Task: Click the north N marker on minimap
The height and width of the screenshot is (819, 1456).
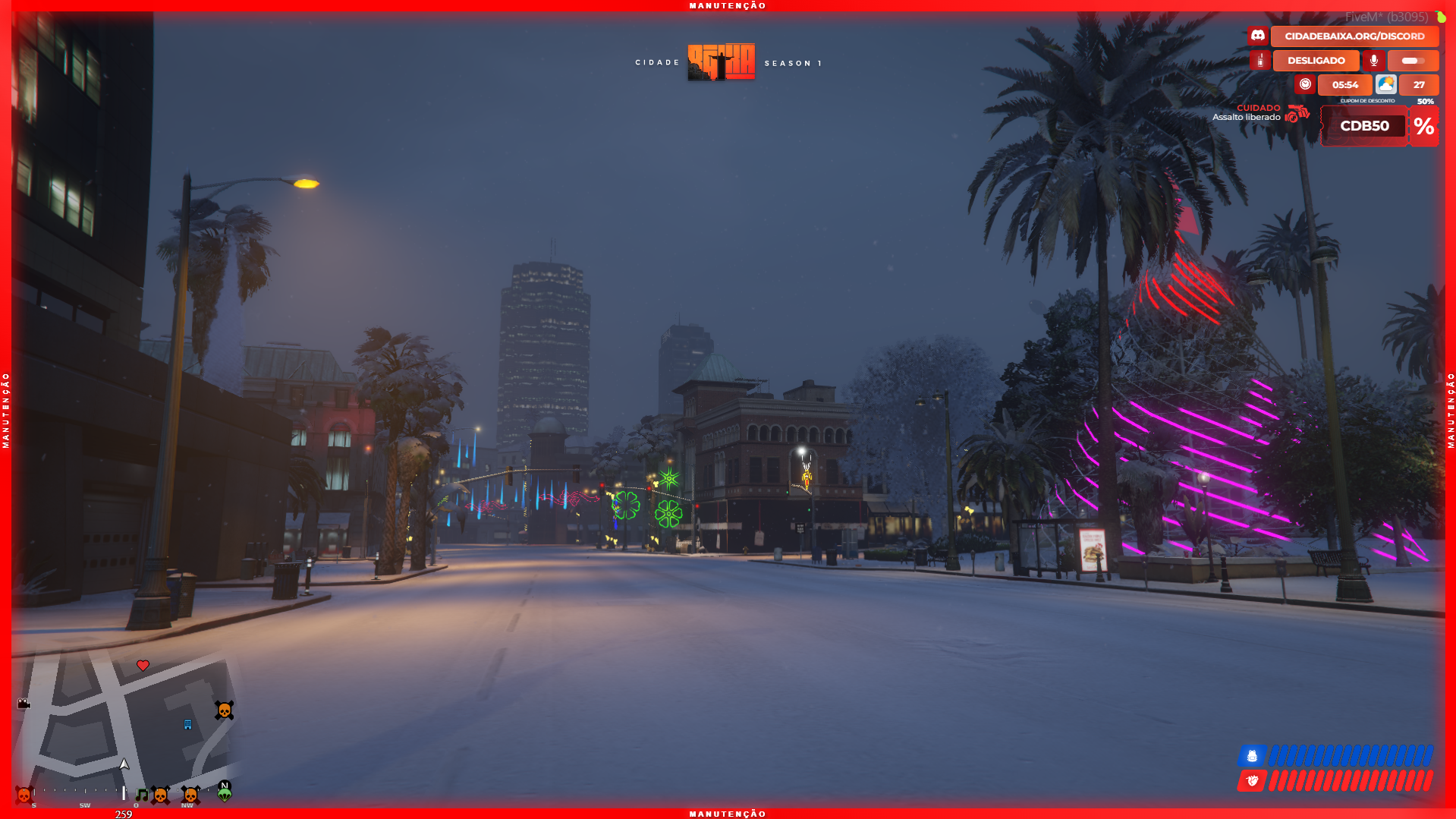Action: (224, 786)
